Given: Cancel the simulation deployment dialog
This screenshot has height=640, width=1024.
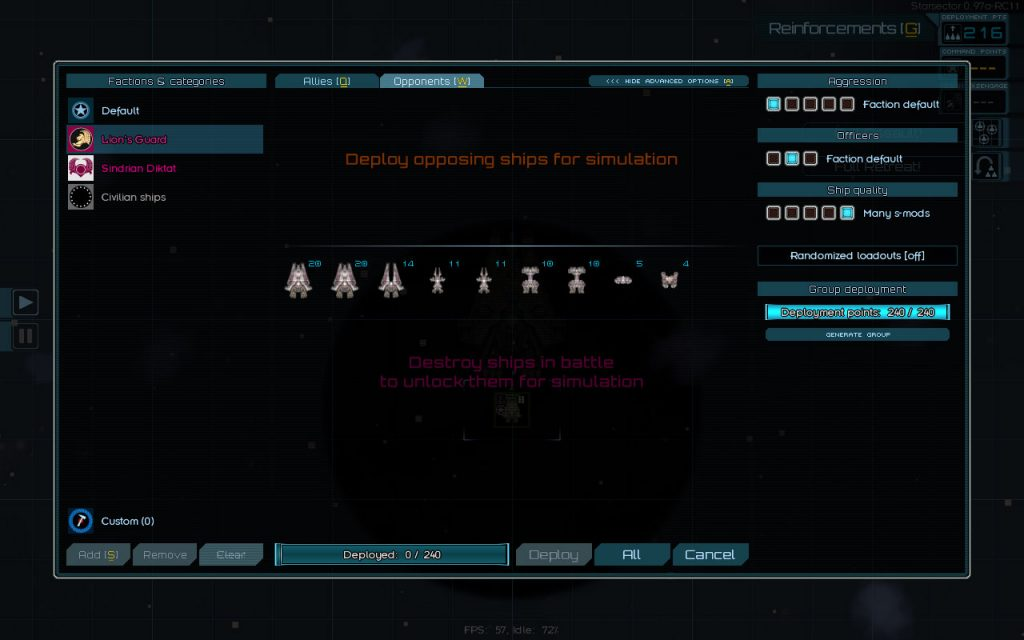Looking at the screenshot, I should point(709,555).
